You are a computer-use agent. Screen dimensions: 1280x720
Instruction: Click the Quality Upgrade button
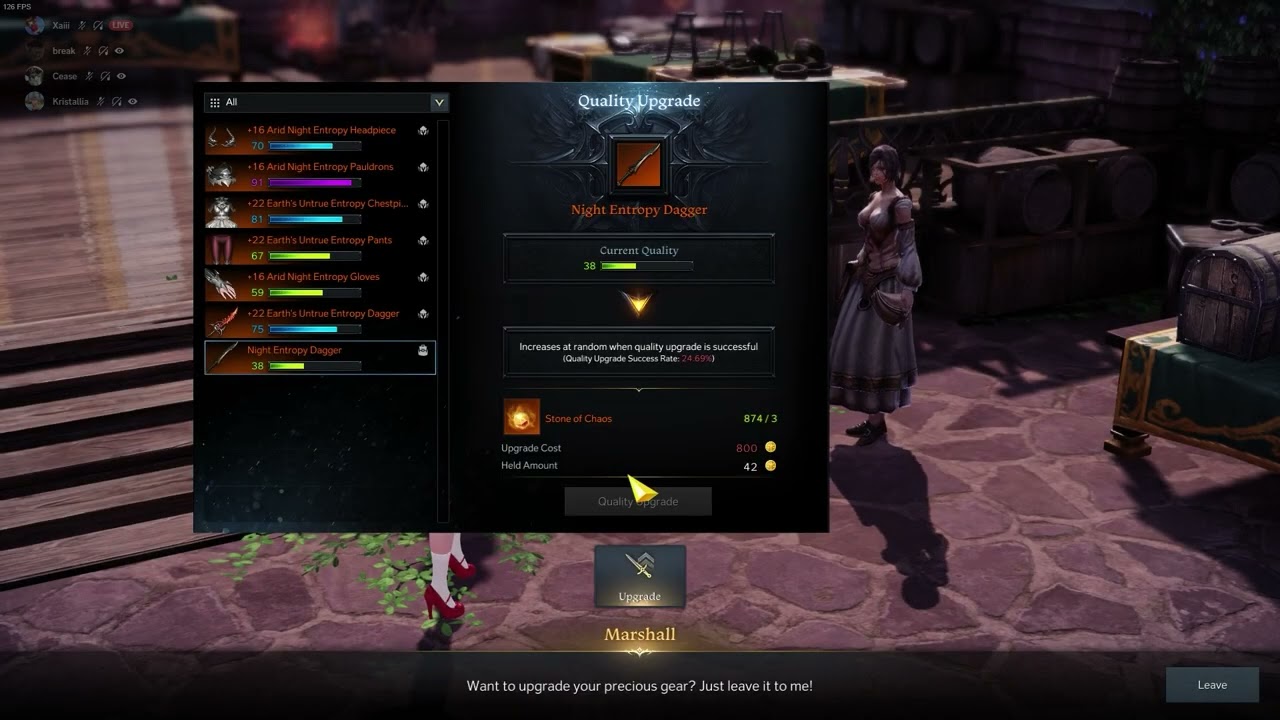pyautogui.click(x=638, y=501)
